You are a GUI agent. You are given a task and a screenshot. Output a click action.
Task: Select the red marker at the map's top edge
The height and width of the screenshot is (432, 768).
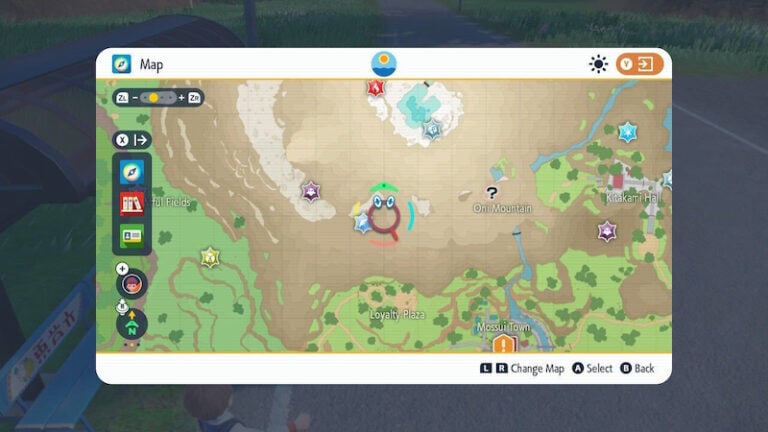pos(375,88)
